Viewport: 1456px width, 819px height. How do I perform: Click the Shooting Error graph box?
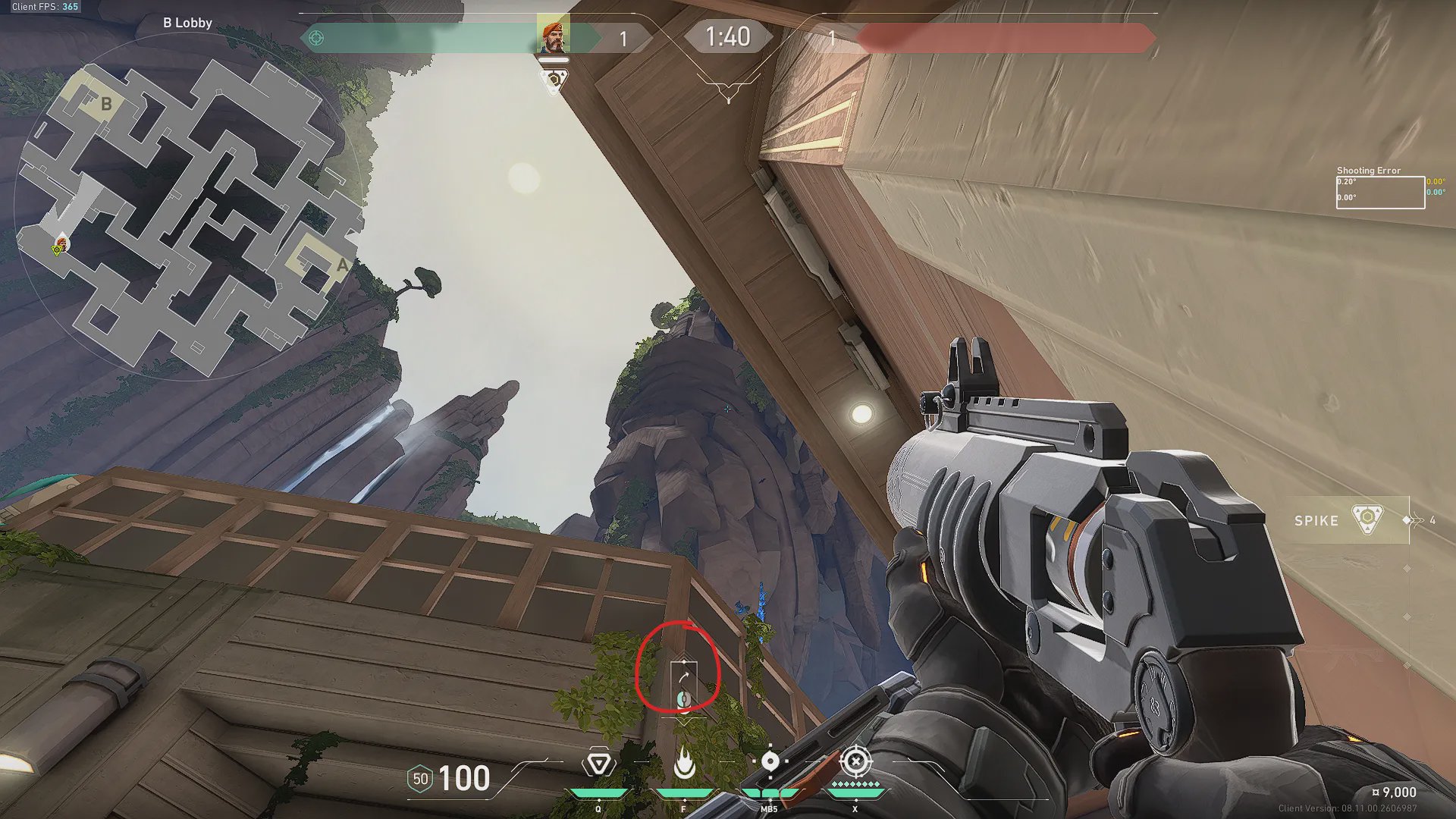[x=1379, y=193]
